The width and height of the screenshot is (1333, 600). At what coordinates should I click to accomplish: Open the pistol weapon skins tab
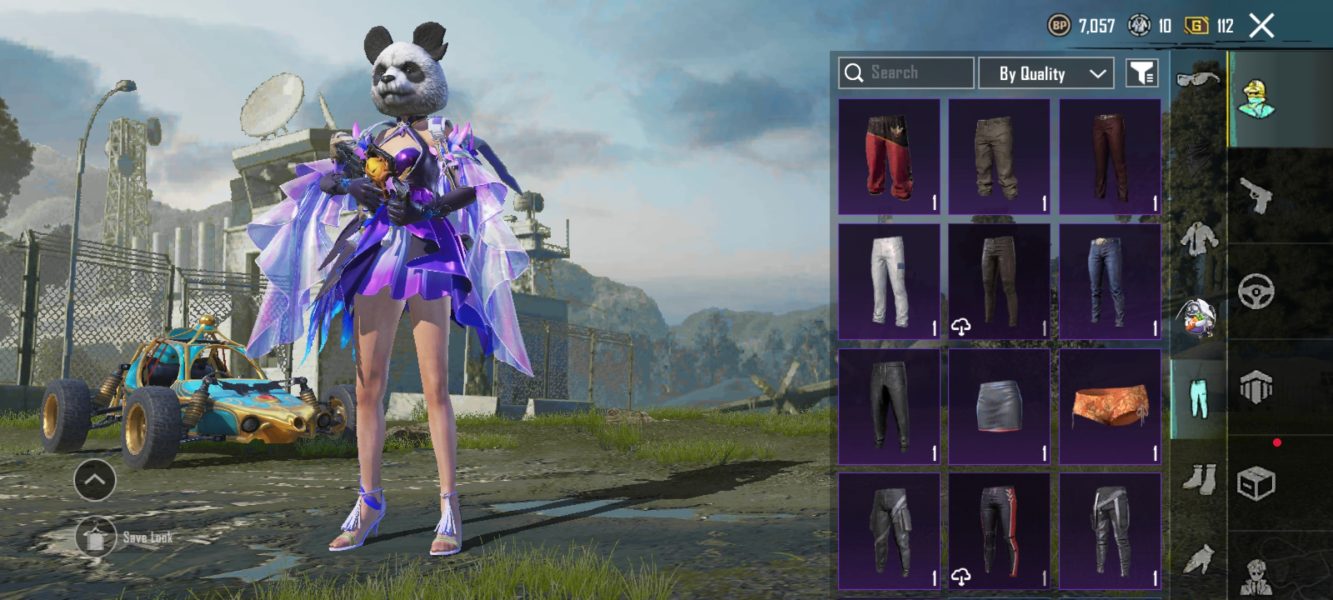[x=1255, y=196]
